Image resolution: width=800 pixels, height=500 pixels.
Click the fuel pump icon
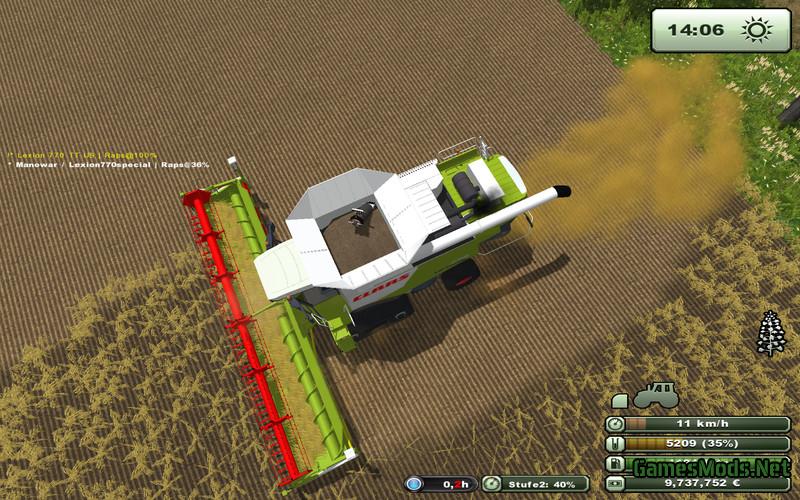point(614,464)
